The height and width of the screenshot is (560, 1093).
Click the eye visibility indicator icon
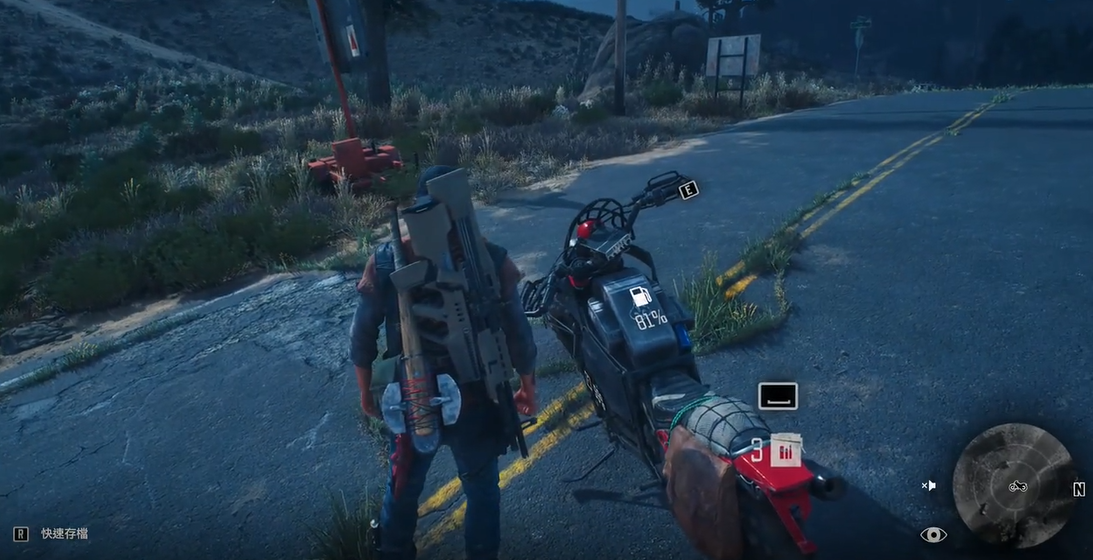(933, 535)
